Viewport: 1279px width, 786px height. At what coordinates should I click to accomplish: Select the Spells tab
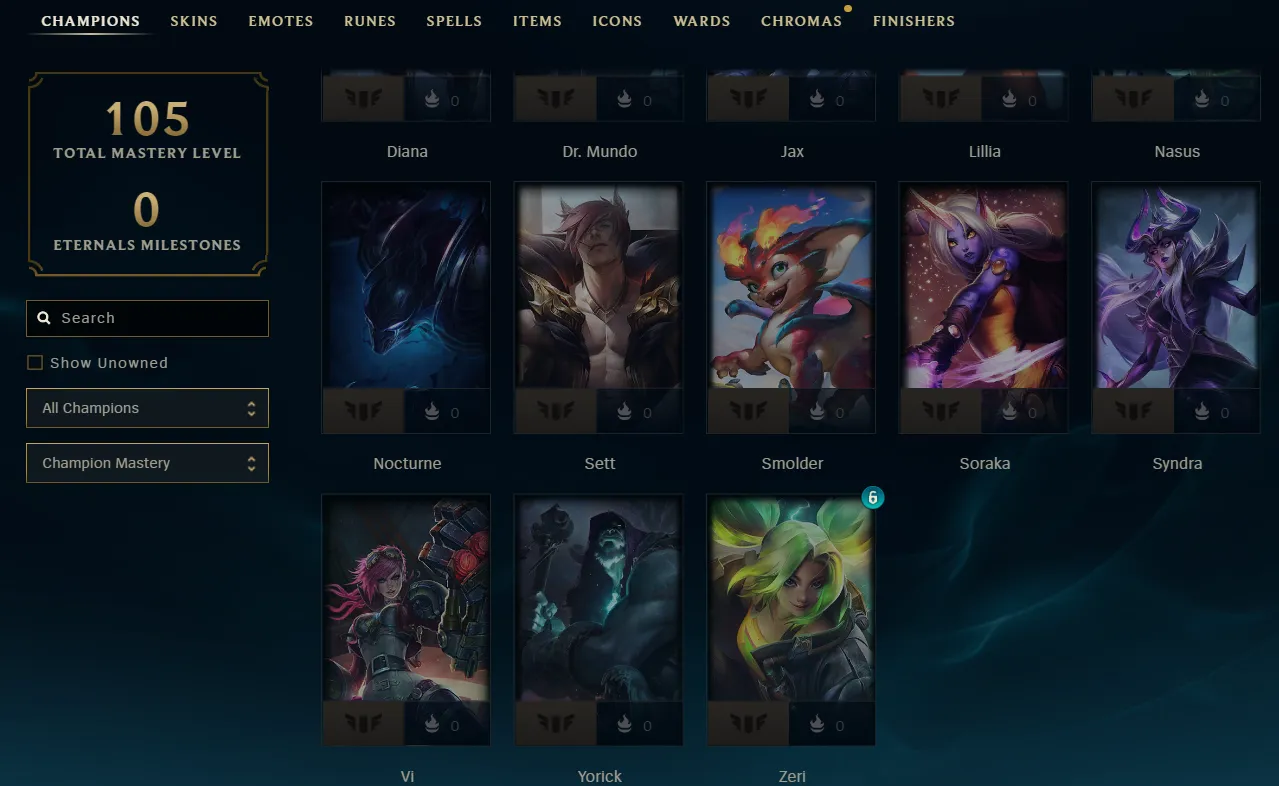tap(454, 21)
